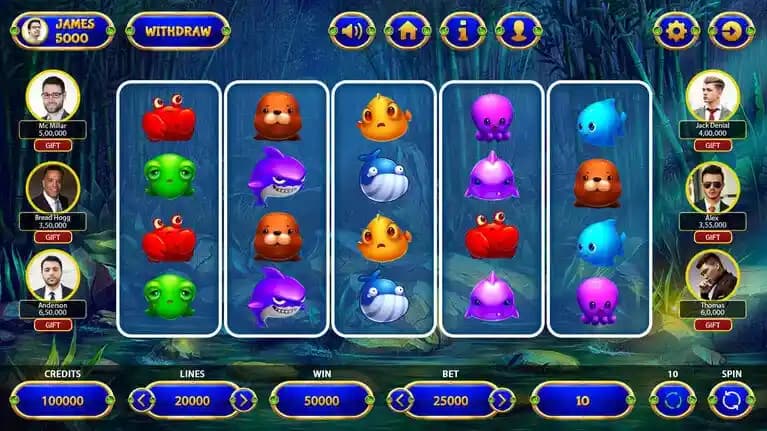The width and height of the screenshot is (767, 431).
Task: Send a gift to Jack Denial
Action: coord(713,145)
